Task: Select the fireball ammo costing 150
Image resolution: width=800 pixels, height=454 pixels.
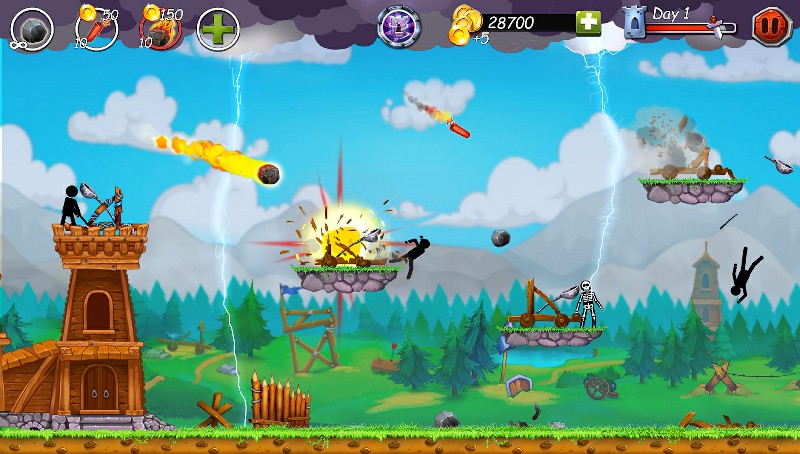Action: pos(159,27)
